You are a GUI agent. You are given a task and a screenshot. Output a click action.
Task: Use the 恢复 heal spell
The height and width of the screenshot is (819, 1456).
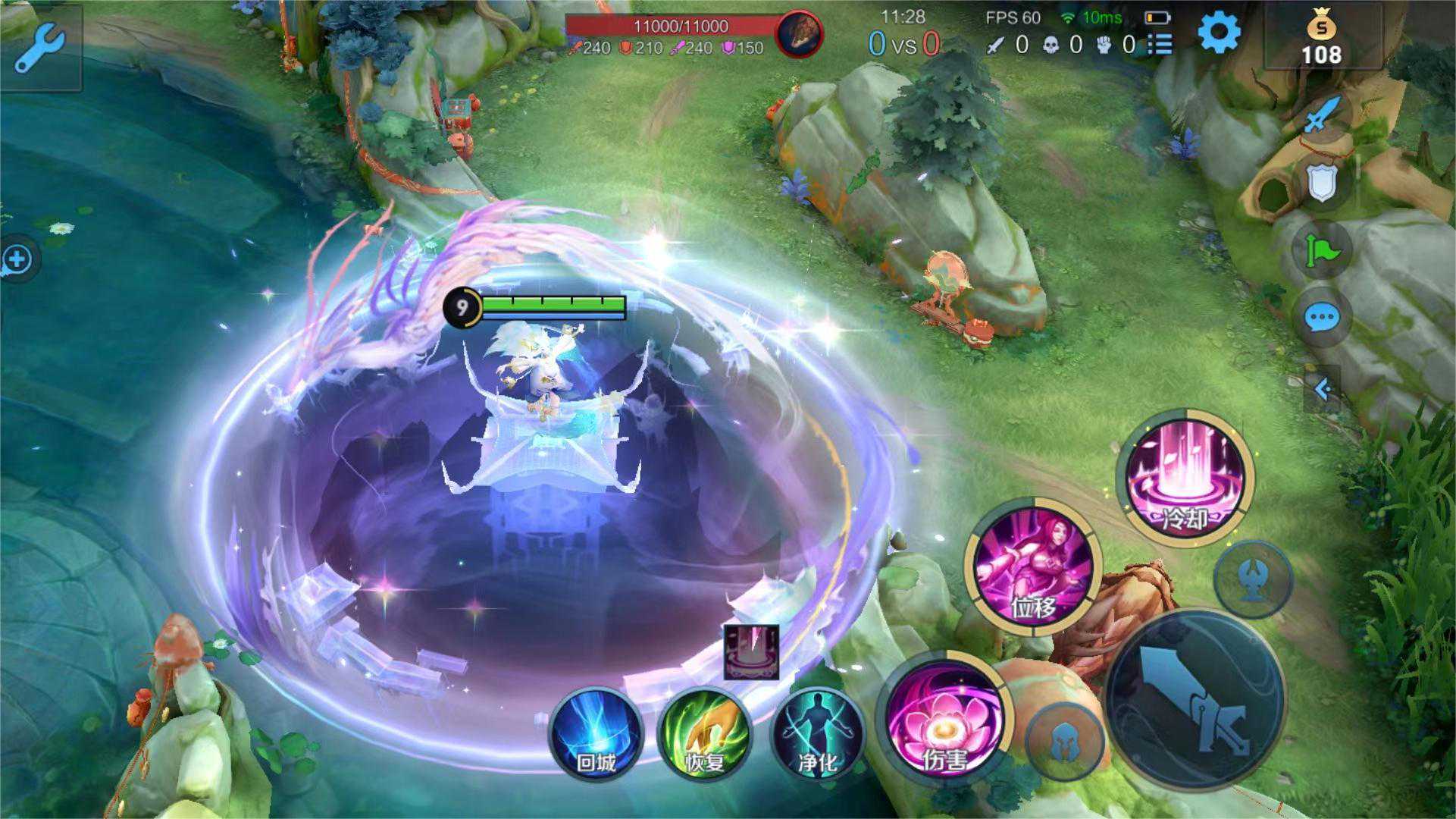click(704, 733)
